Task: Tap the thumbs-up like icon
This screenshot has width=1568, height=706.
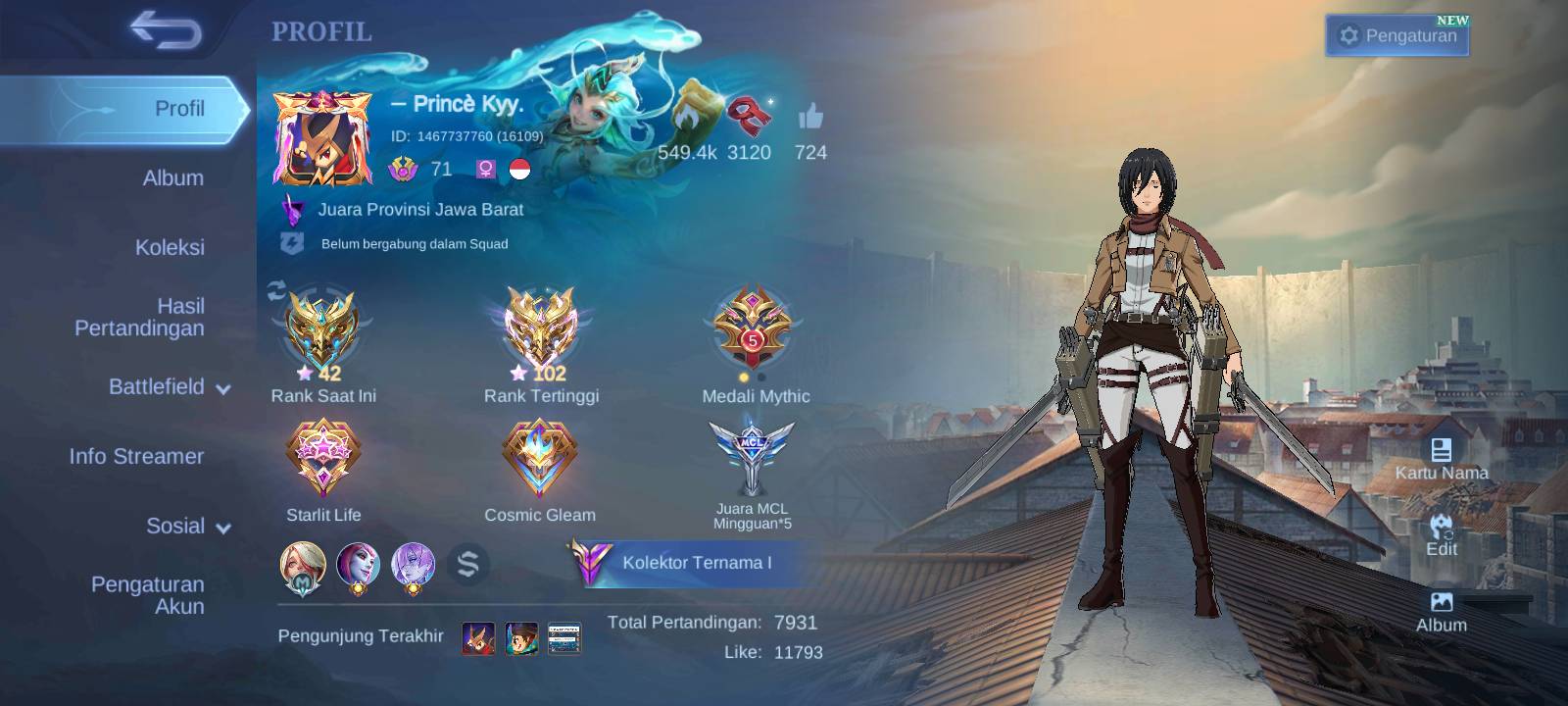Action: coord(810,119)
